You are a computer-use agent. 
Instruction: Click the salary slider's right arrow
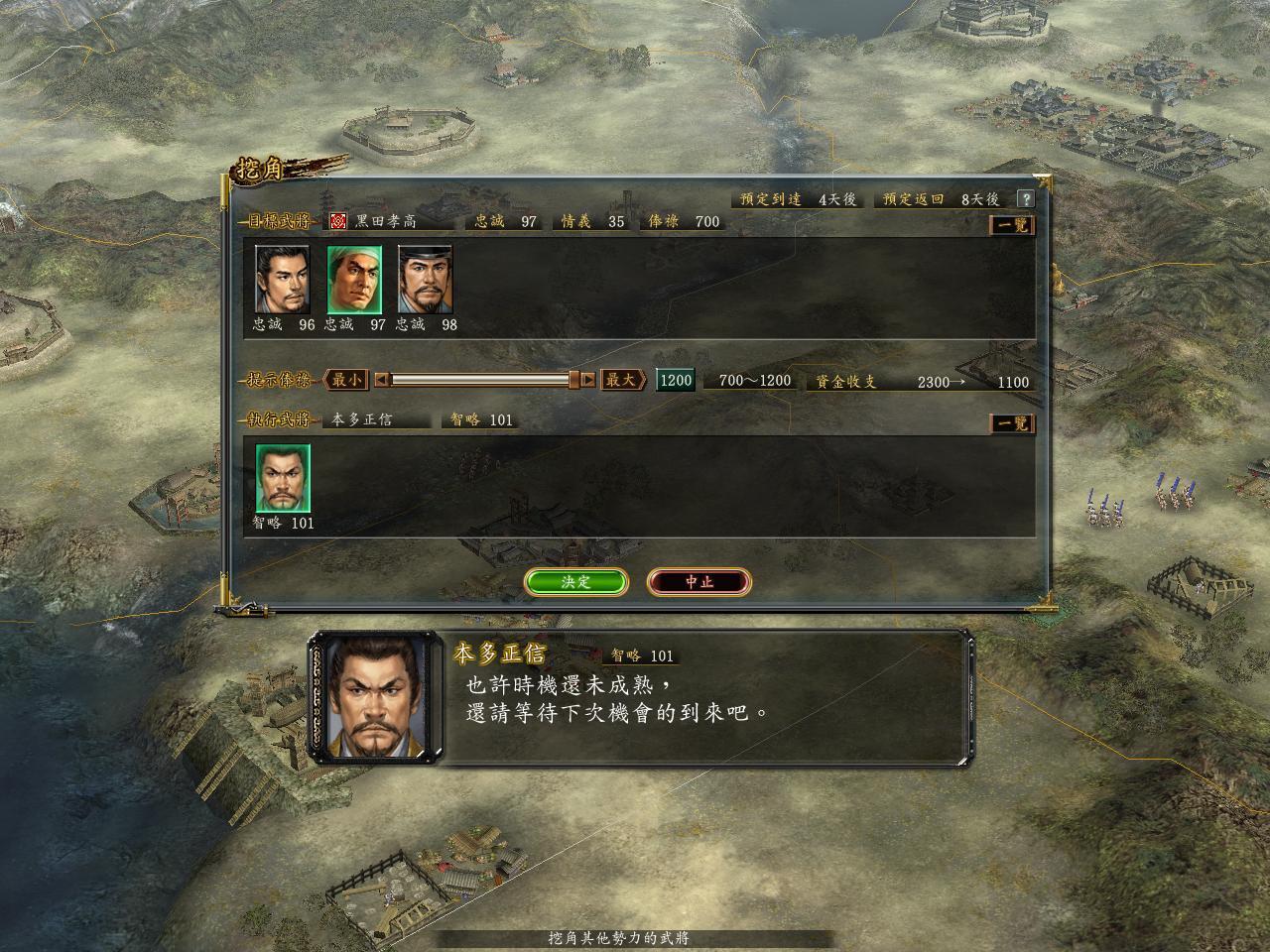click(x=588, y=380)
